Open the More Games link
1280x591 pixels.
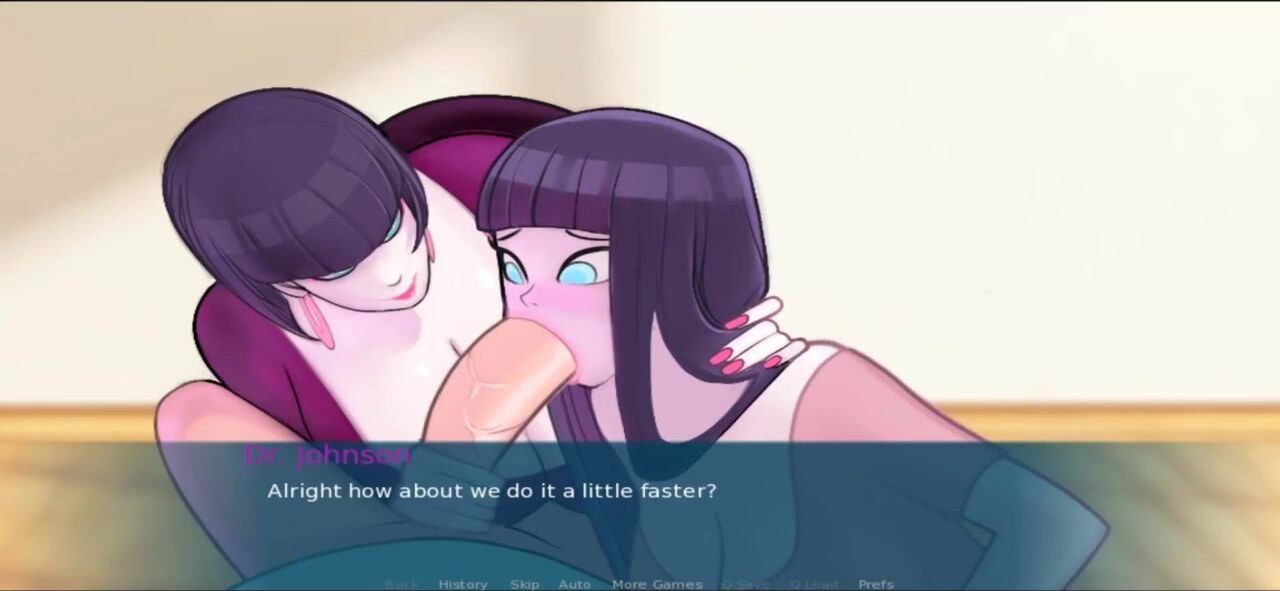(x=657, y=584)
